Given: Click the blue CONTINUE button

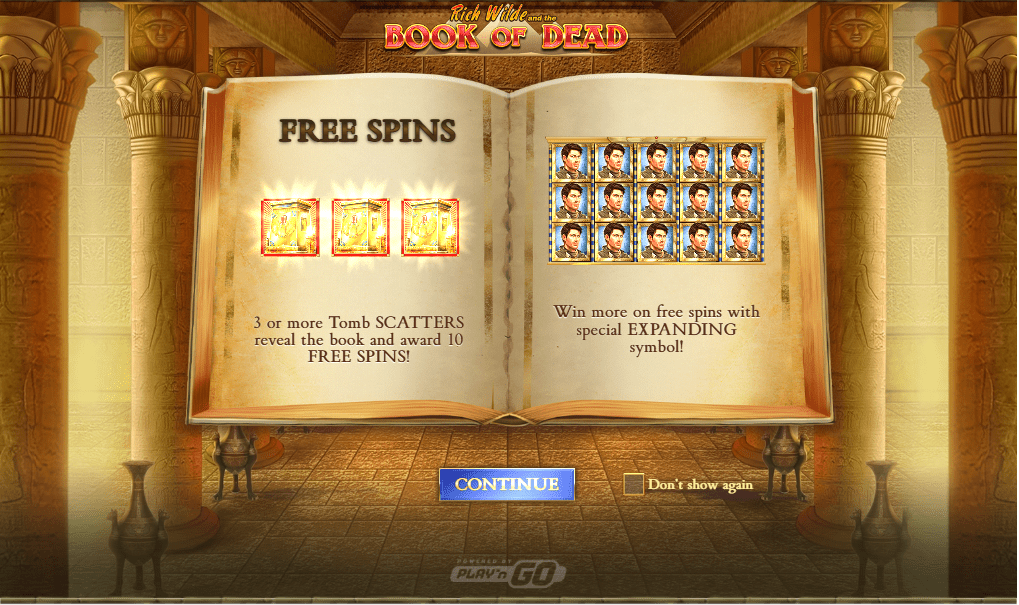Looking at the screenshot, I should point(507,484).
